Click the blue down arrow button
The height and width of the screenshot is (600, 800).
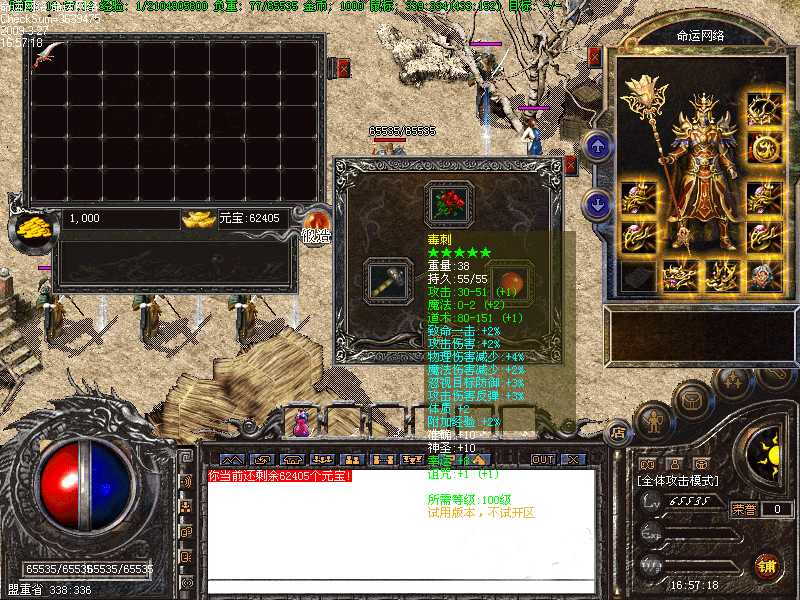tap(598, 205)
